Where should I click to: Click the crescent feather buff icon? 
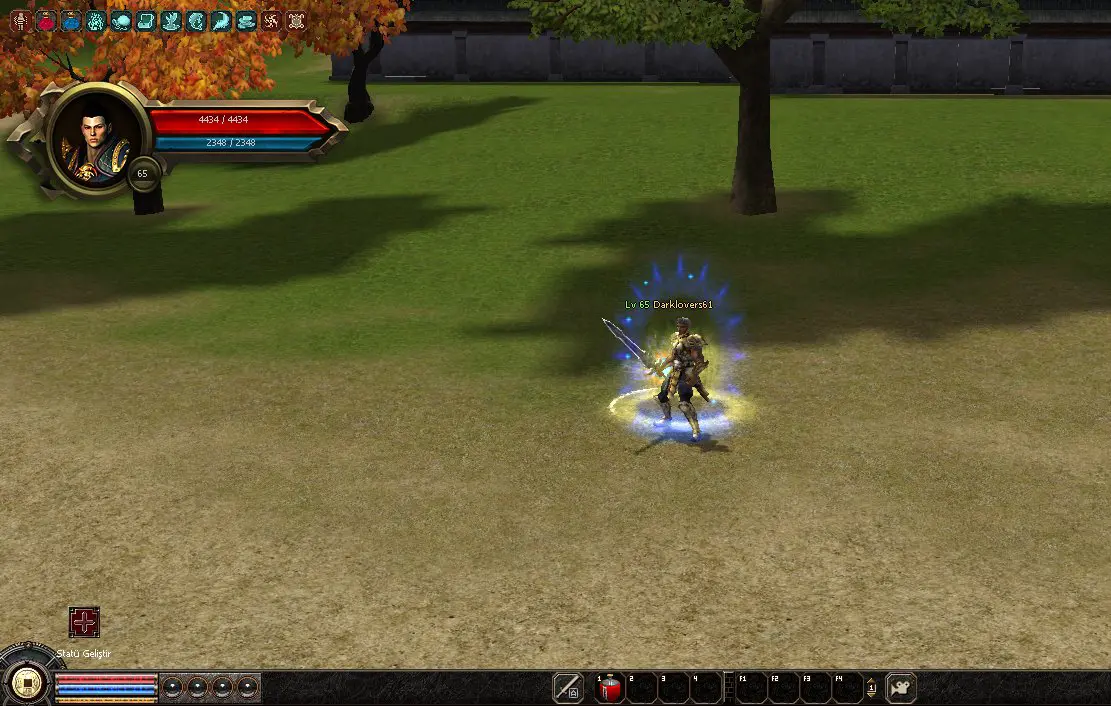221,20
